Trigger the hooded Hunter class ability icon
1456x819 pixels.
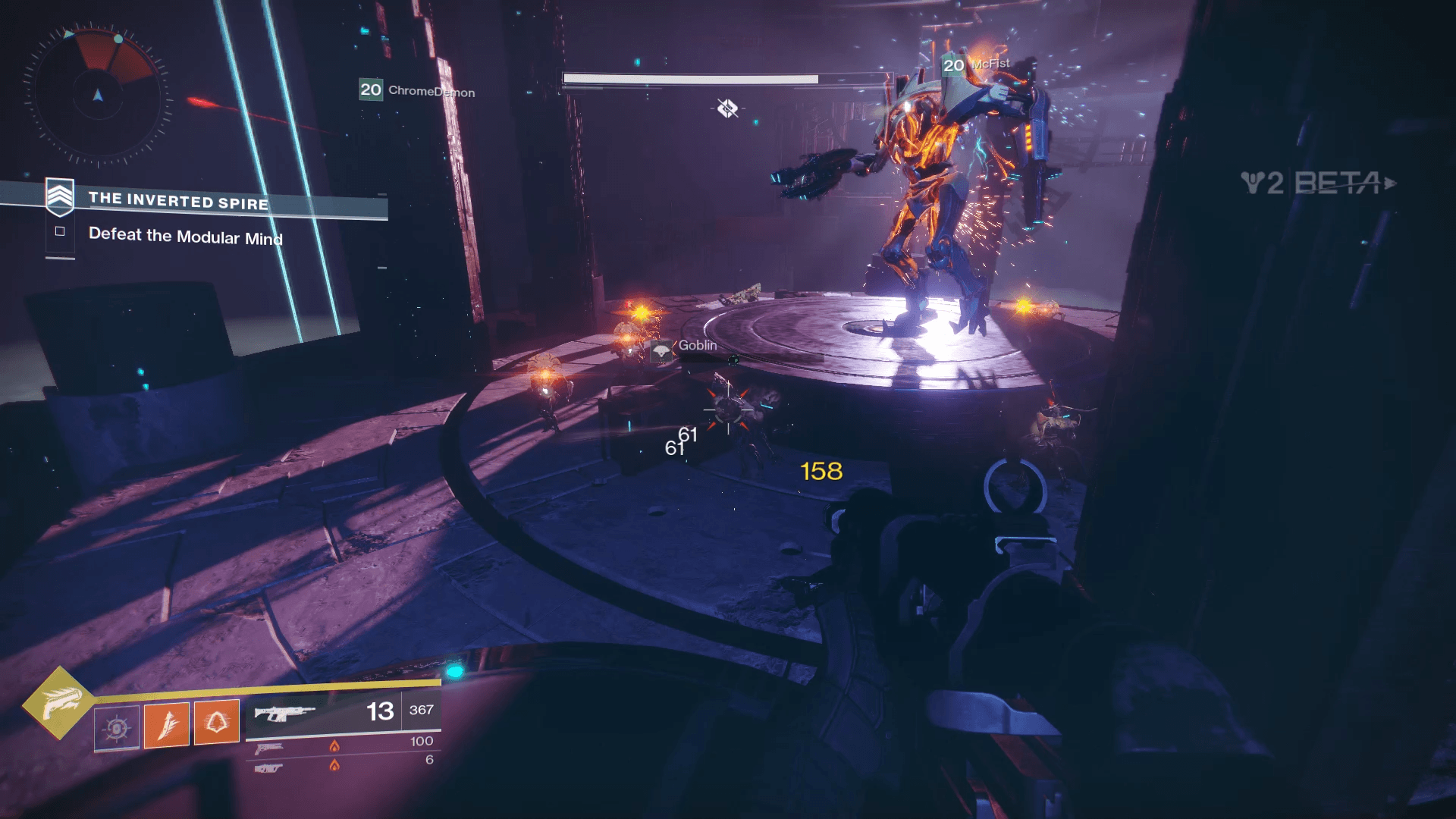pyautogui.click(x=217, y=722)
